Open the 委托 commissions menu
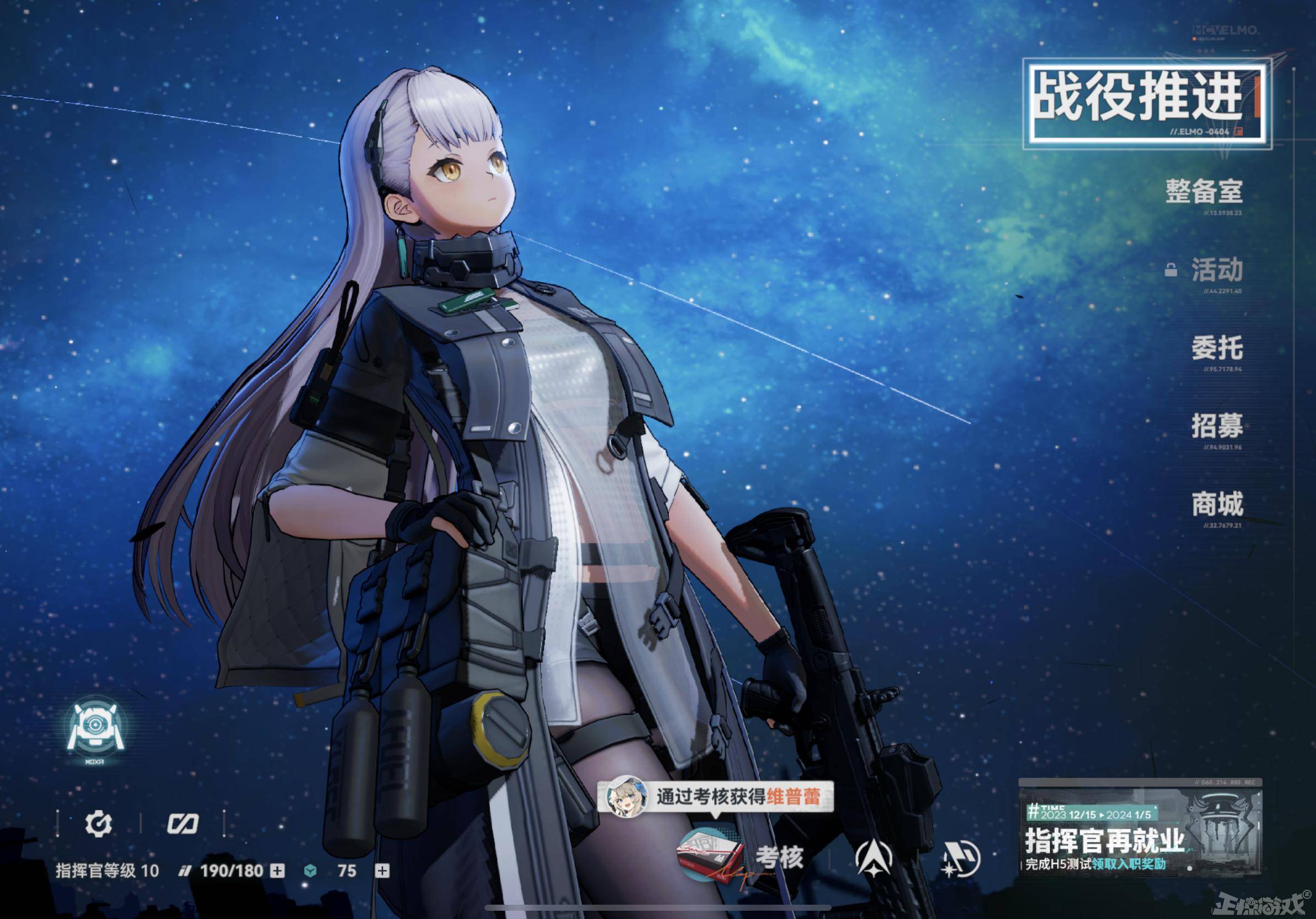This screenshot has width=1316, height=919. (x=1217, y=348)
